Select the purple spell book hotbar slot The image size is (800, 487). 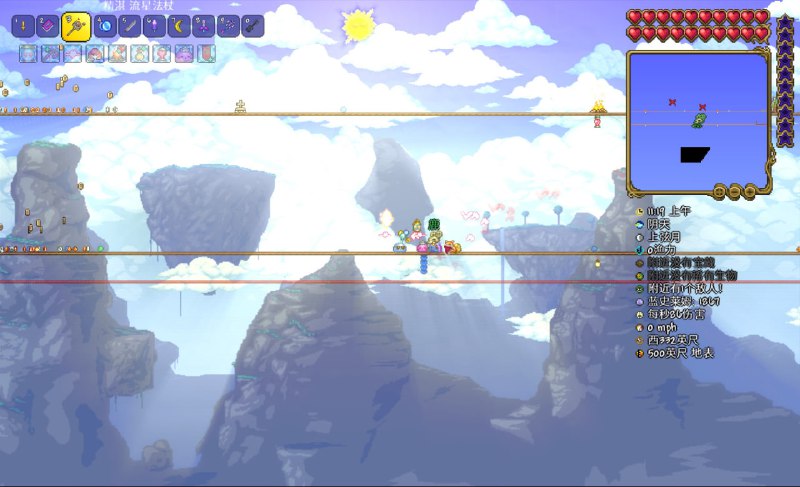click(48, 26)
